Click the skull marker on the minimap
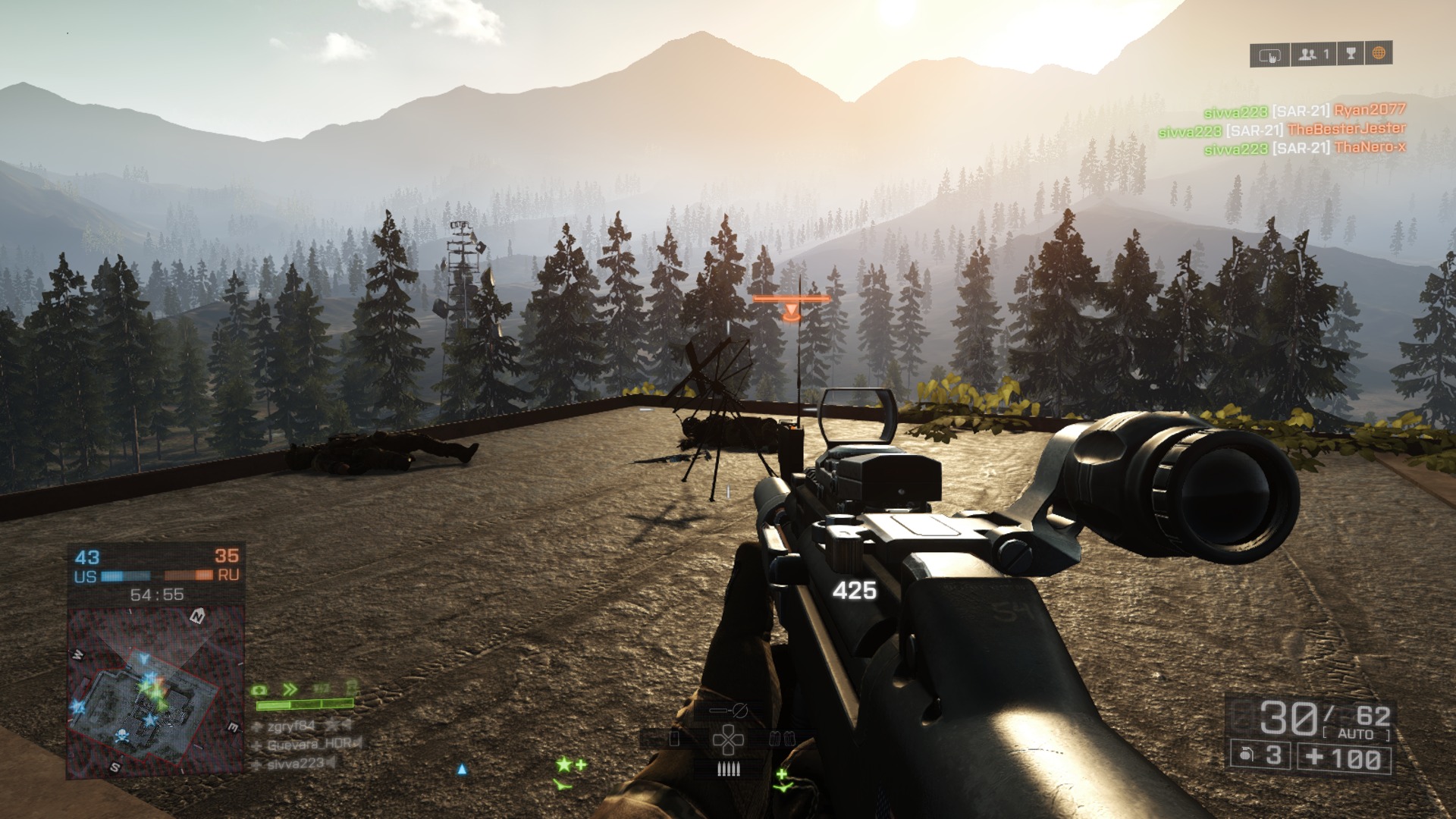Viewport: 1456px width, 819px height. [121, 736]
